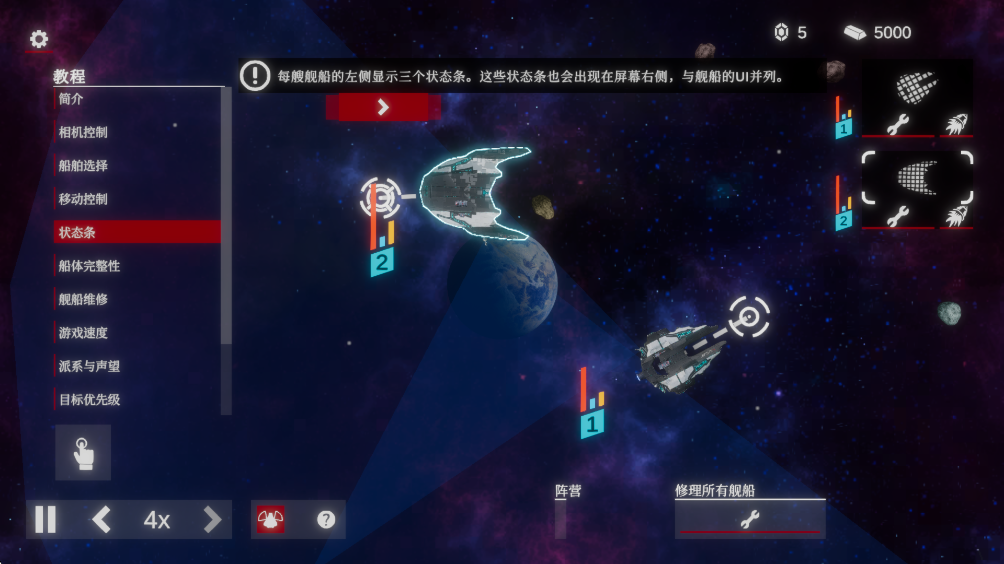Viewport: 1004px width, 564px height.
Task: Select ship 2's card thumbnail
Action: 917,178
